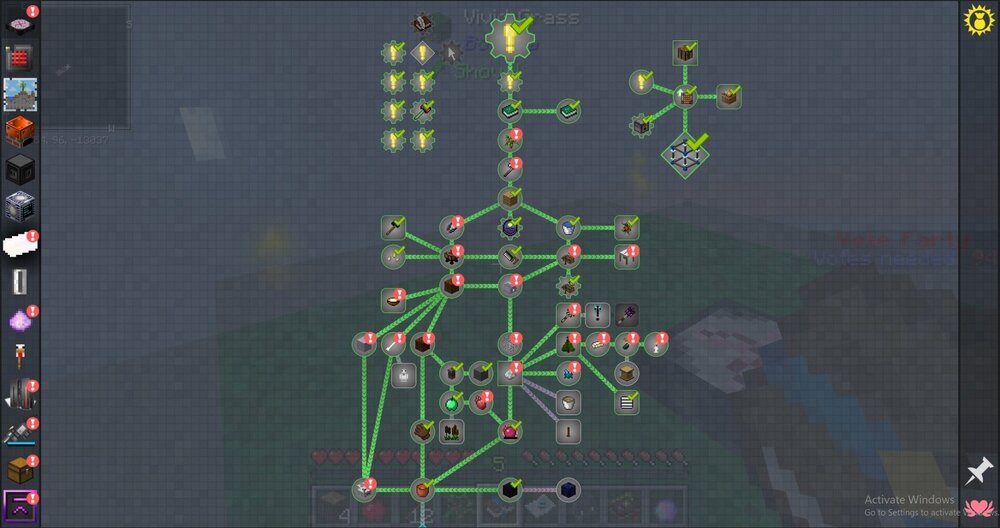
Task: Open the orange furnace chapter
Action: [x=20, y=132]
